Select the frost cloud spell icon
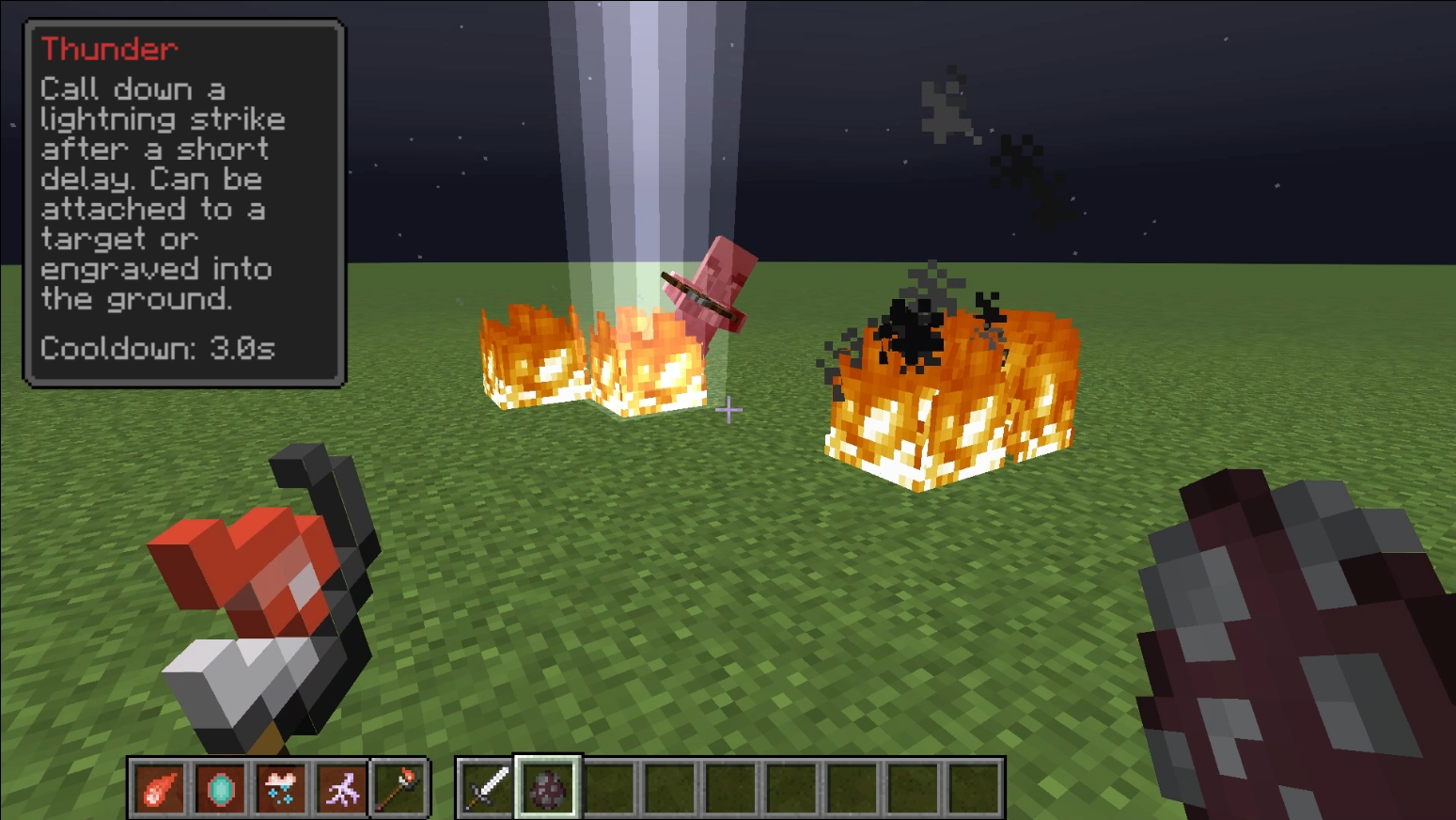The height and width of the screenshot is (820, 1456). click(x=281, y=788)
